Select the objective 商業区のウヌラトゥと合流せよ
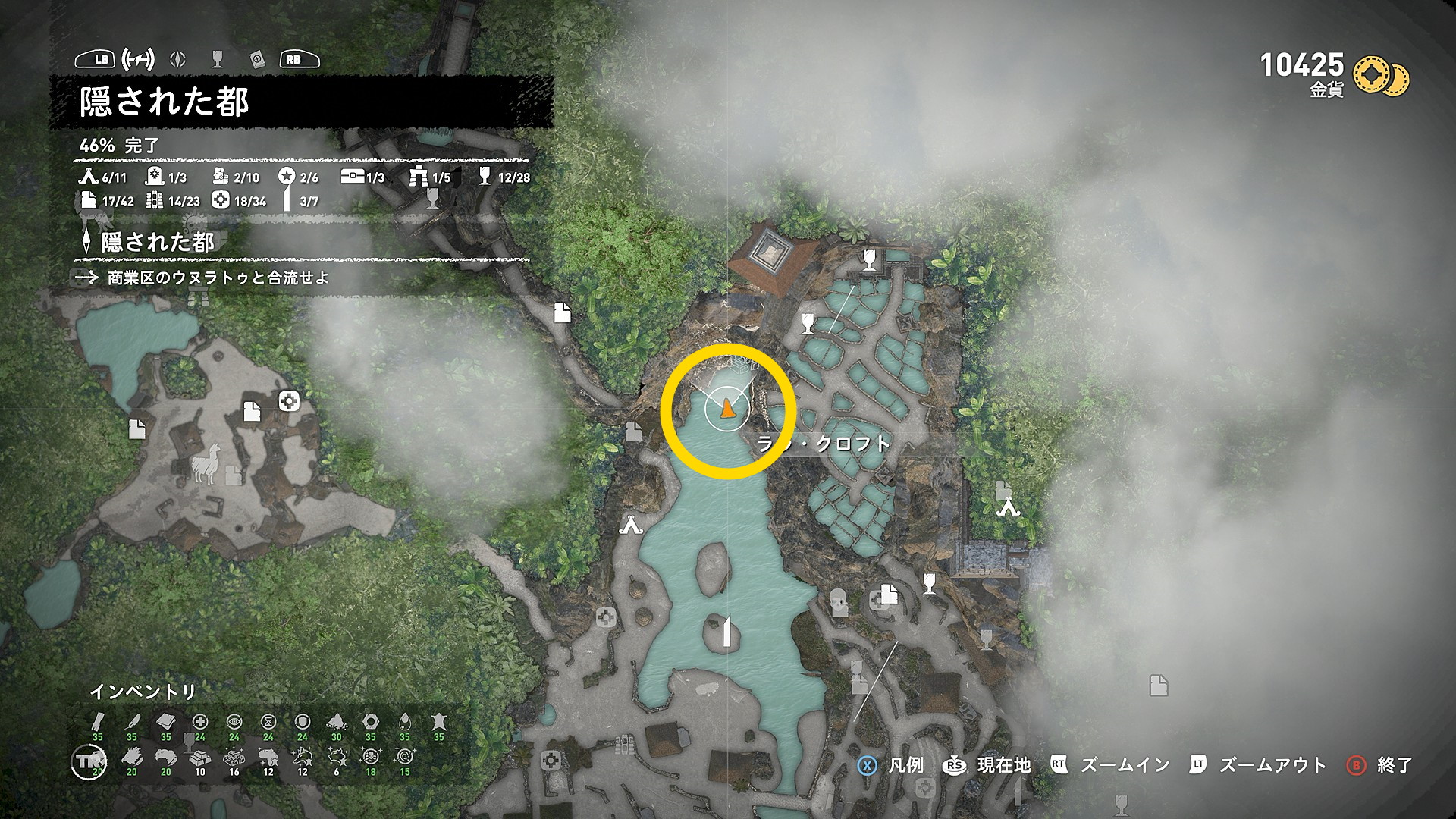Viewport: 1456px width, 819px height. pyautogui.click(x=218, y=278)
